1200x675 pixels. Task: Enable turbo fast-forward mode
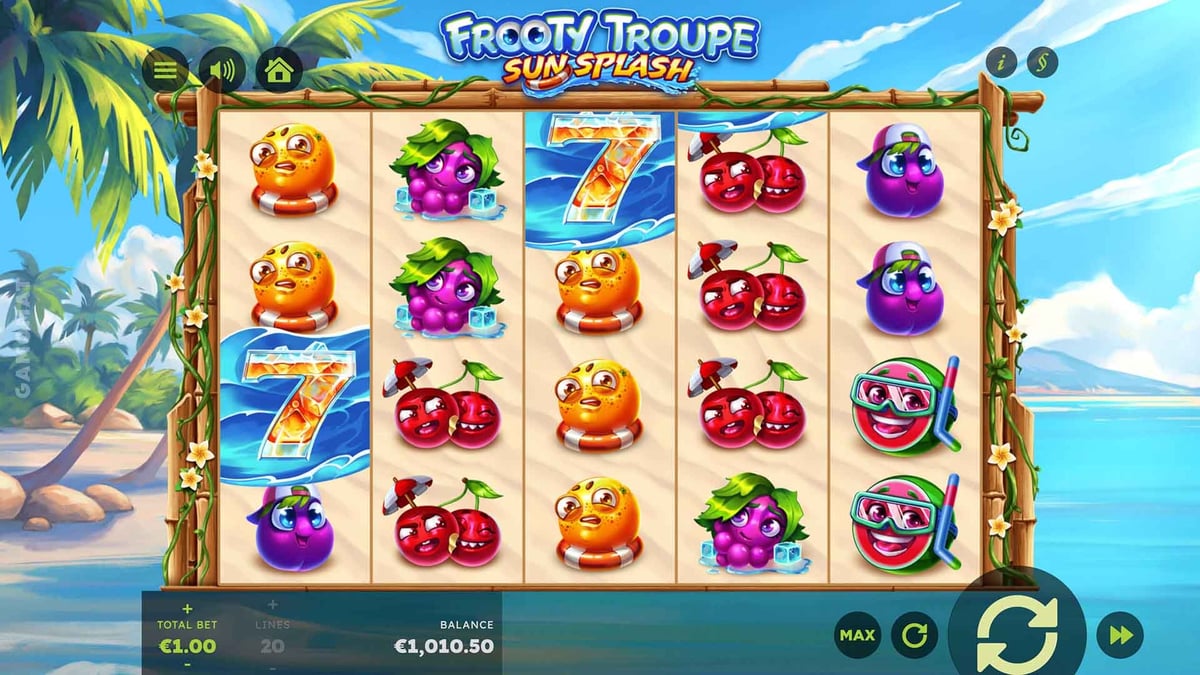pyautogui.click(x=1120, y=634)
